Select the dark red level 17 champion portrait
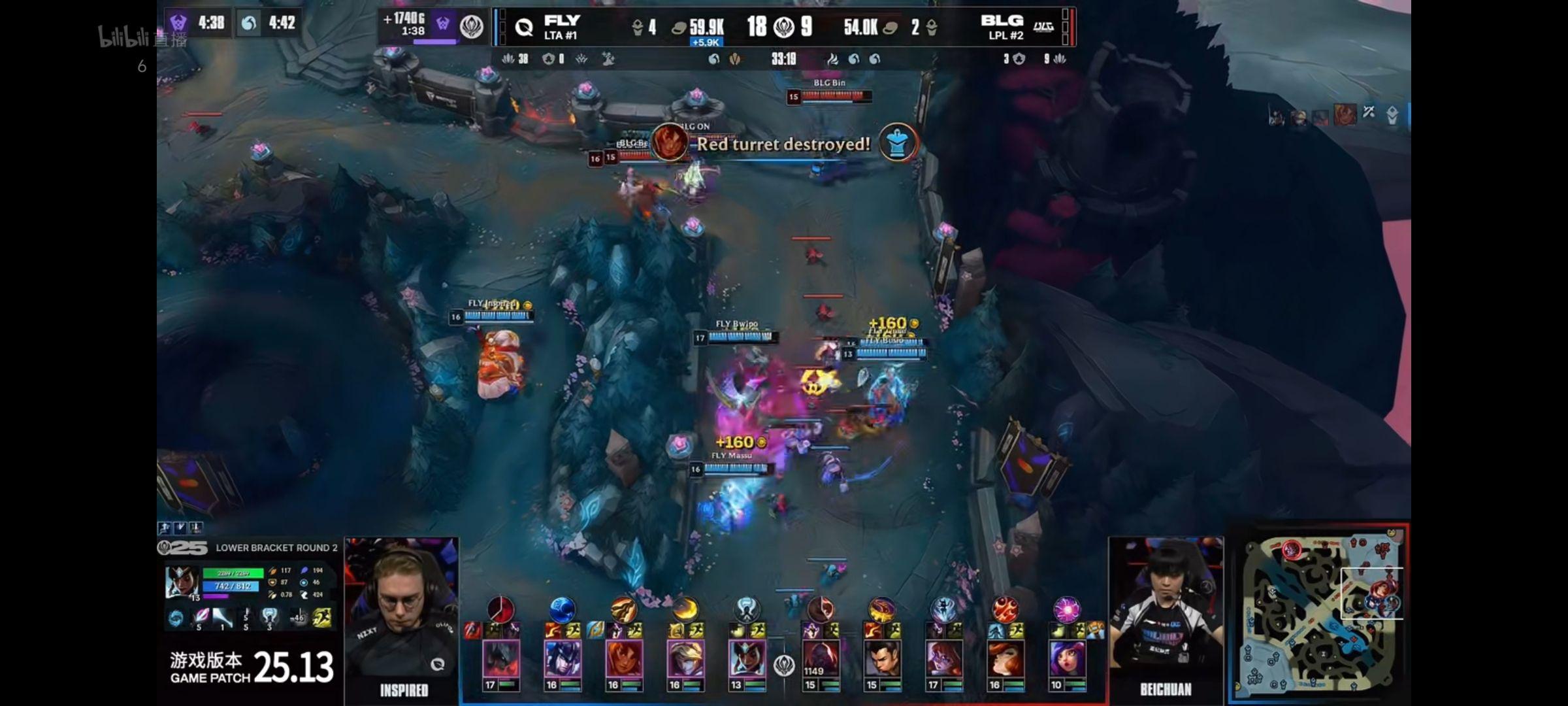This screenshot has width=1568, height=706. coord(500,659)
